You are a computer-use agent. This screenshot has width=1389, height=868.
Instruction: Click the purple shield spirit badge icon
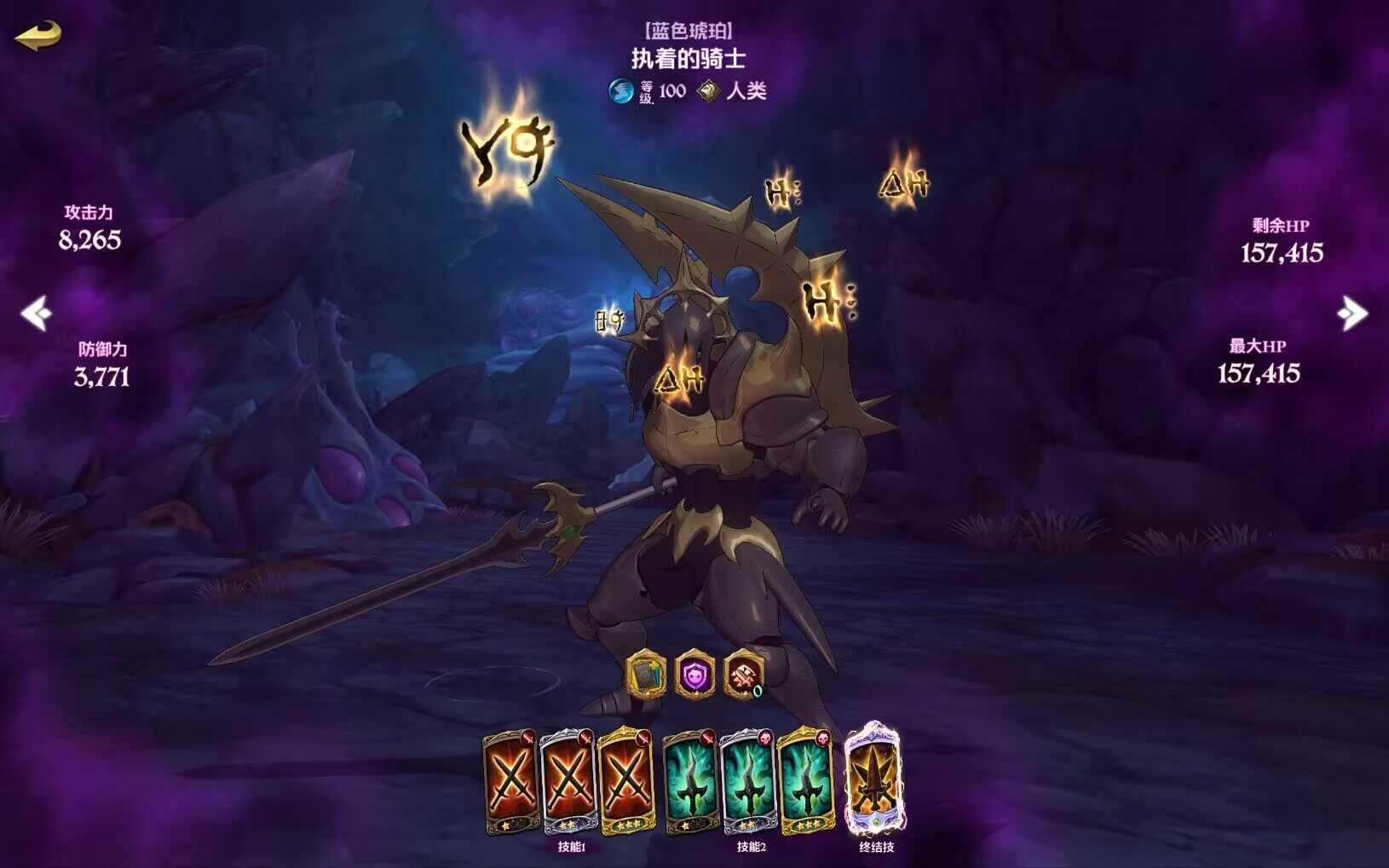click(694, 675)
